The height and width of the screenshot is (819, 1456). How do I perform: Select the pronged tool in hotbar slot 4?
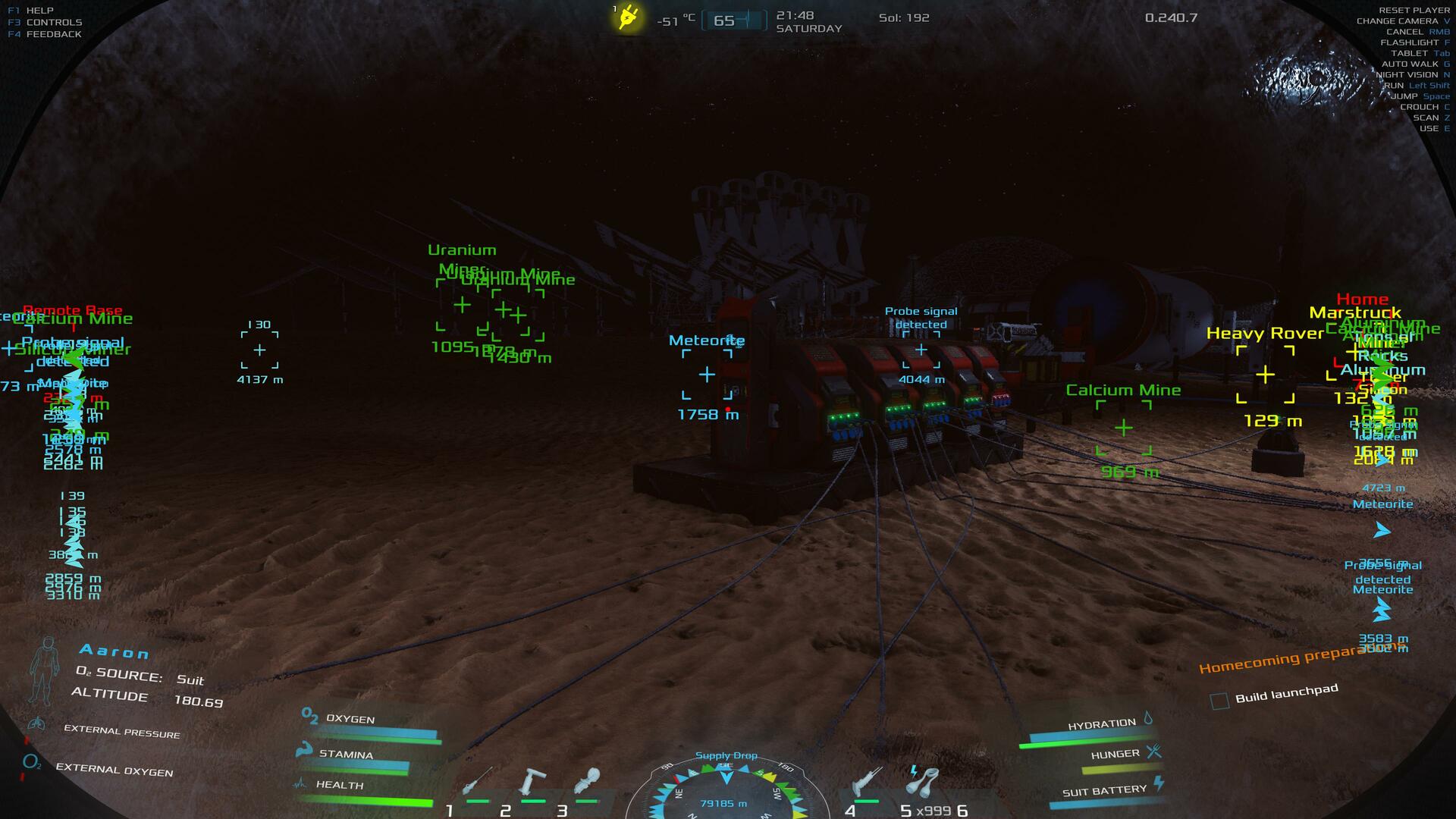[867, 781]
